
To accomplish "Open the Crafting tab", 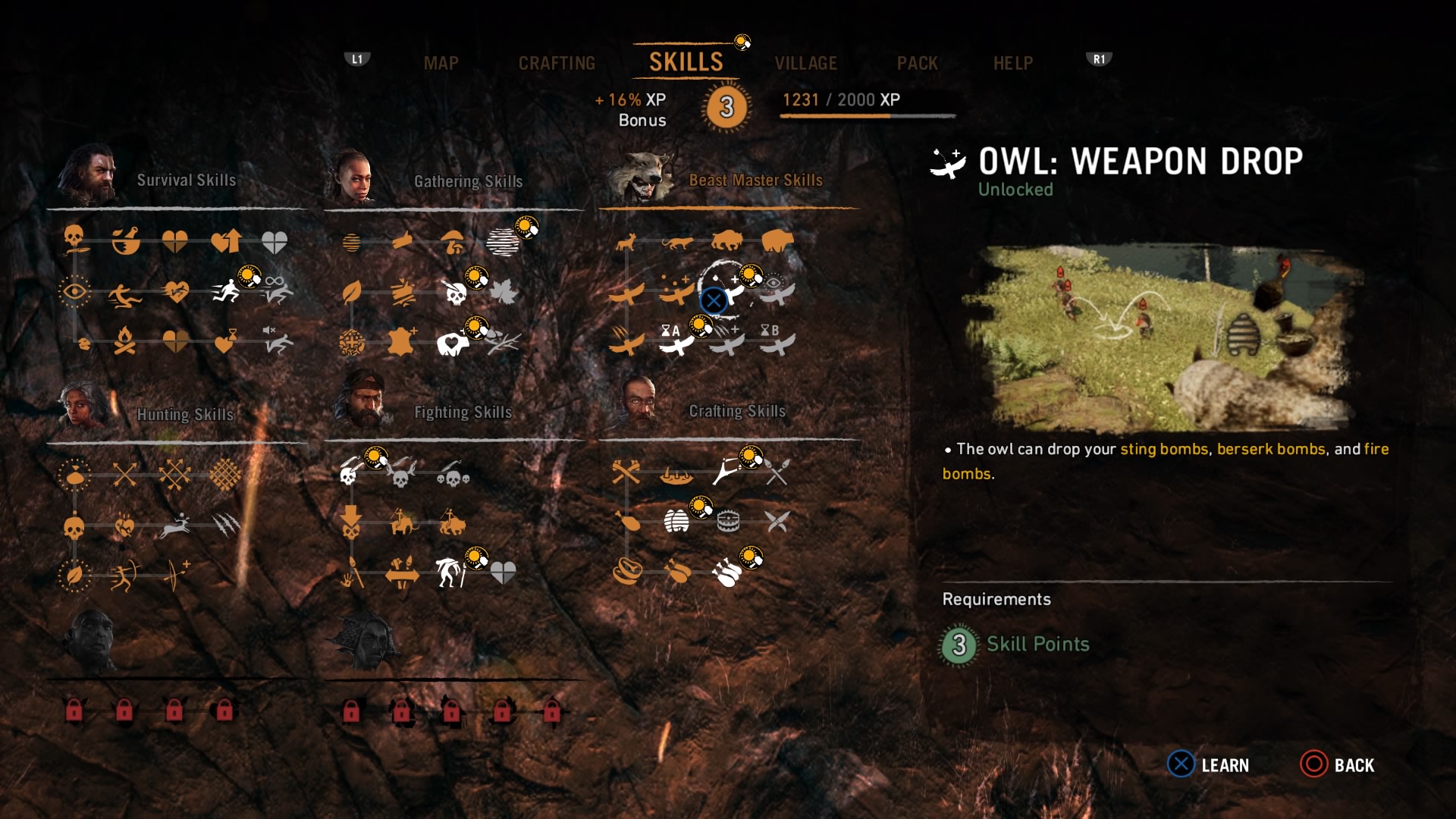I will pos(557,64).
